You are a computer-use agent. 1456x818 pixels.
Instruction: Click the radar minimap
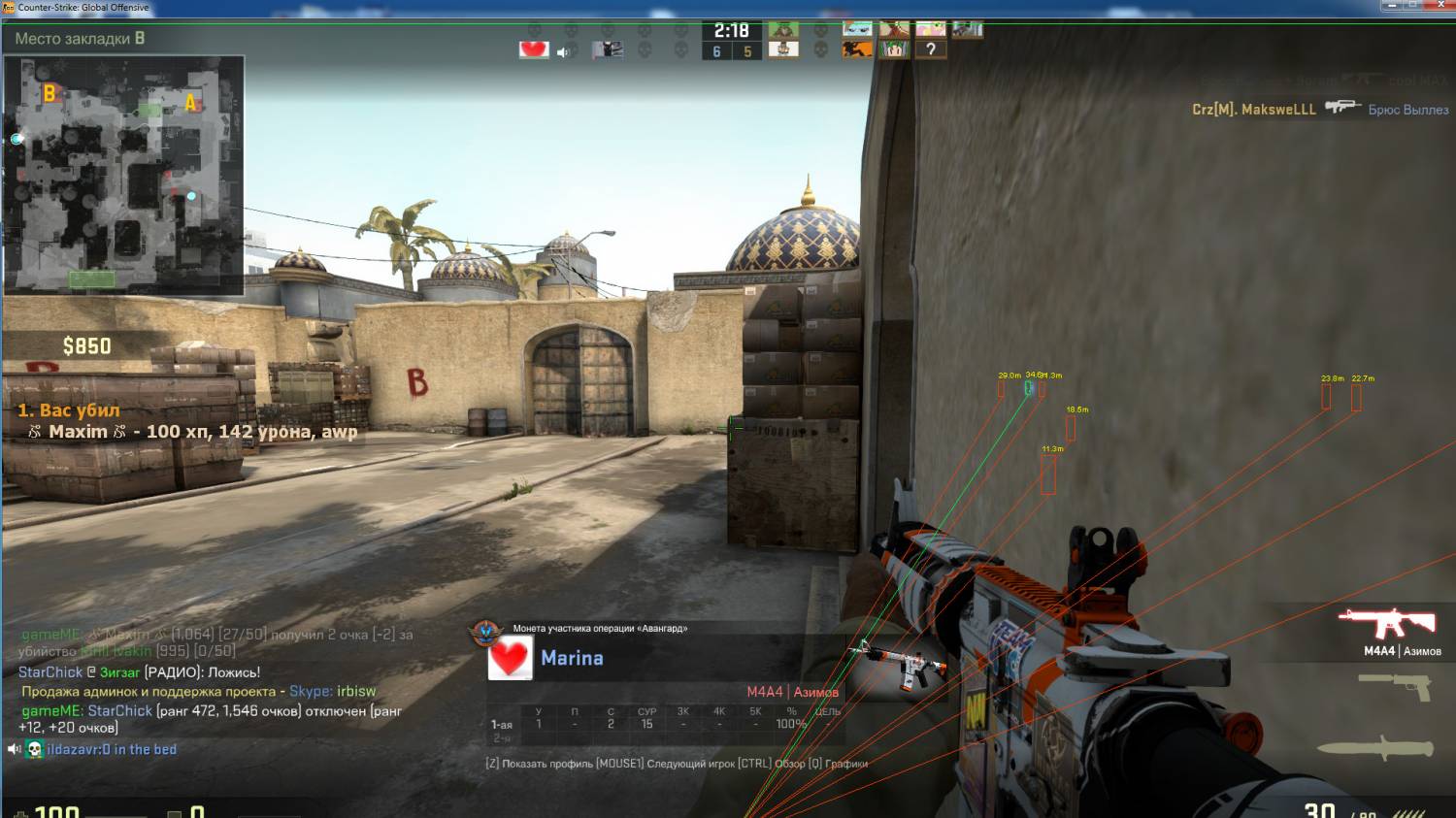(x=124, y=176)
